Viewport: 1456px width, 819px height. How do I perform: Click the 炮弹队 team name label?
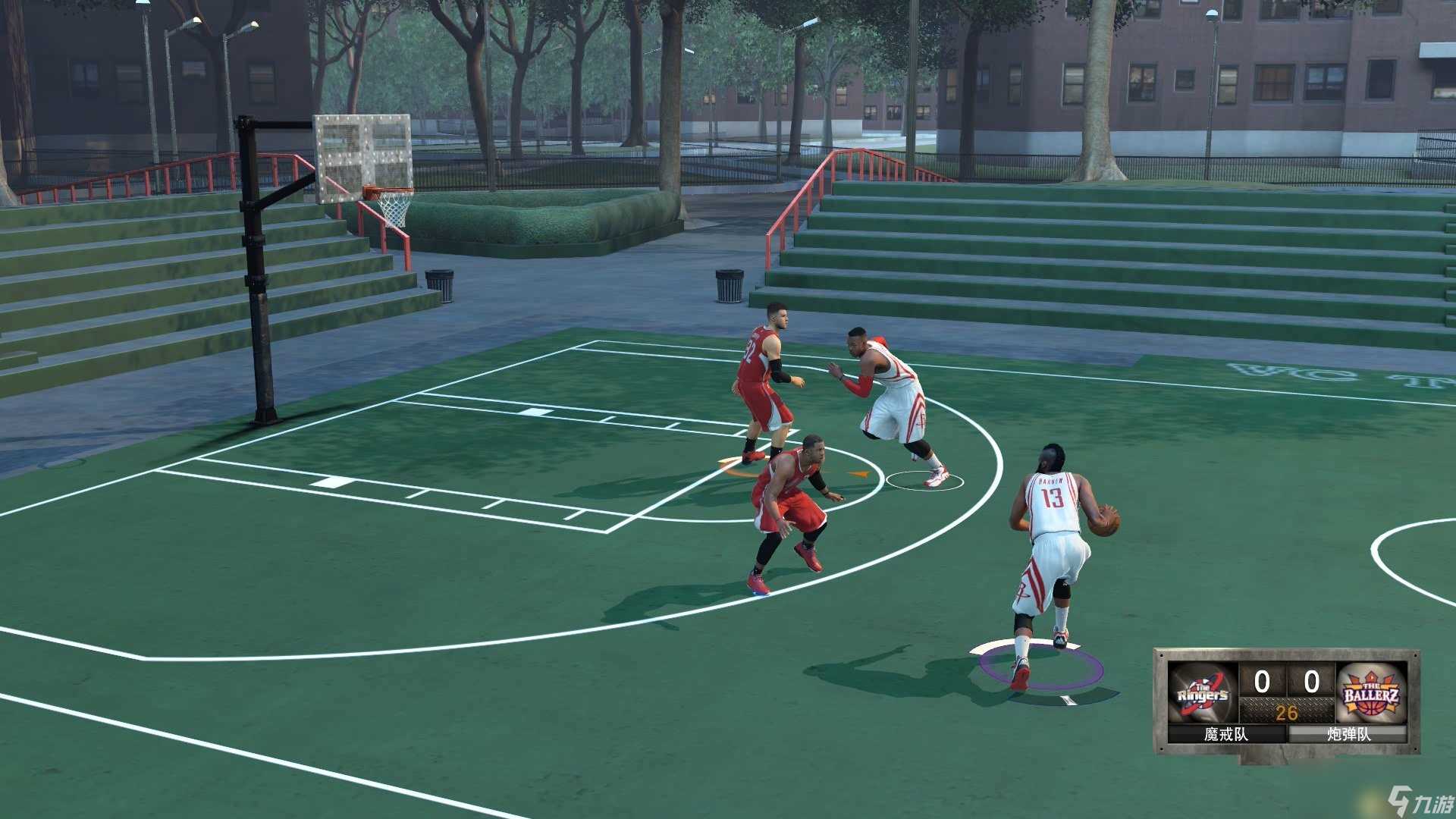coord(1350,733)
